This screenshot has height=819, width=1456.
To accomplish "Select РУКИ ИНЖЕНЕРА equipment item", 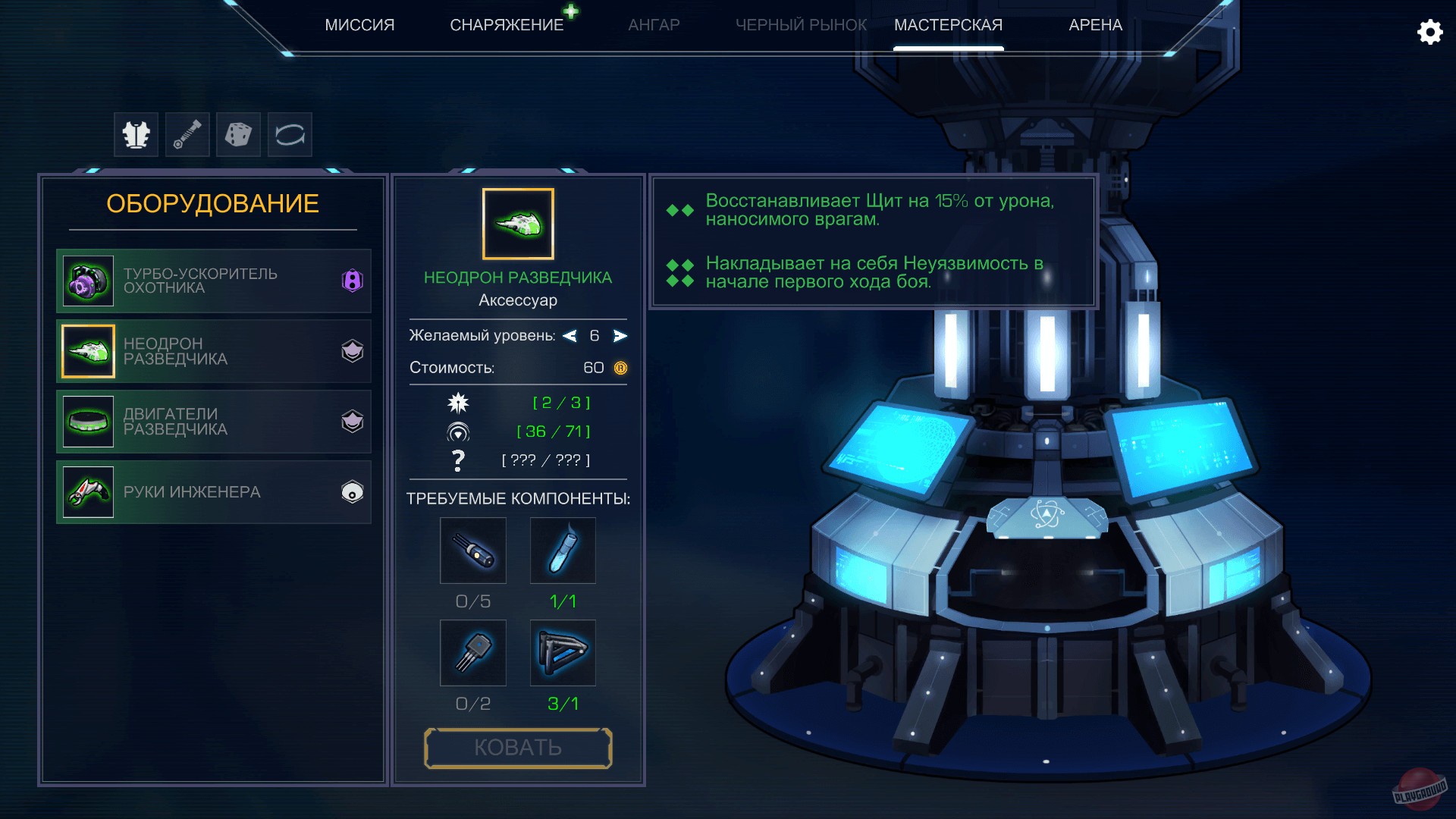I will coord(214,491).
